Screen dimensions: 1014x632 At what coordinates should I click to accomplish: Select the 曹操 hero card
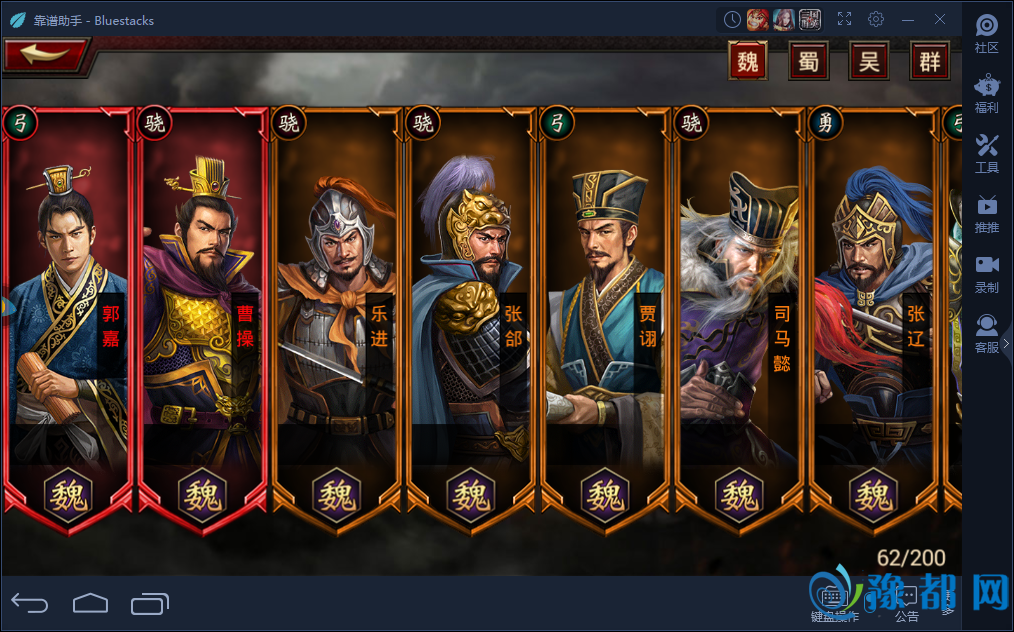pos(203,320)
